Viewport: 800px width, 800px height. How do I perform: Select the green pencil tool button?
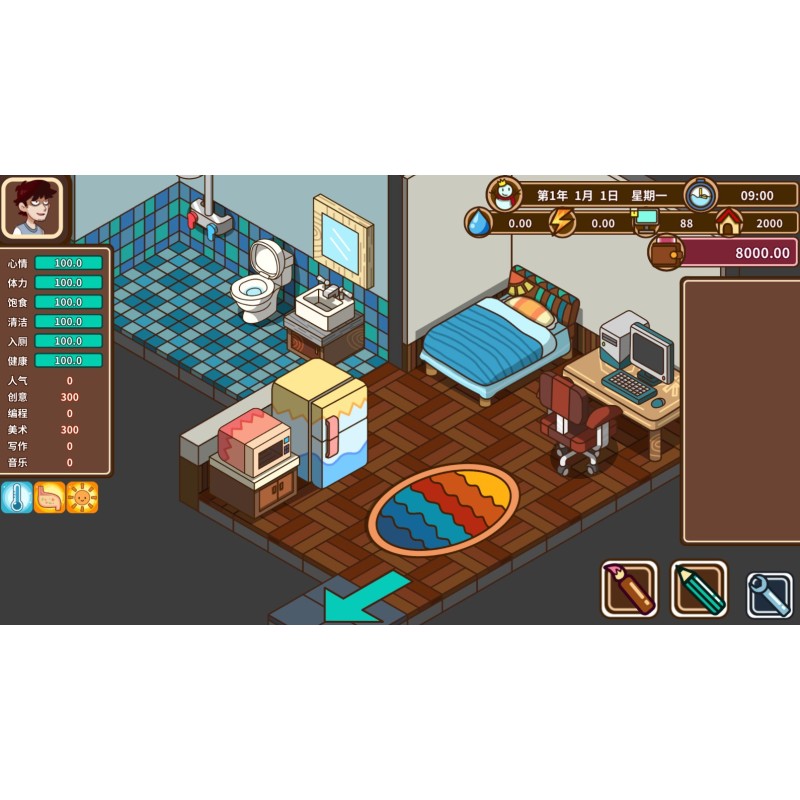699,589
